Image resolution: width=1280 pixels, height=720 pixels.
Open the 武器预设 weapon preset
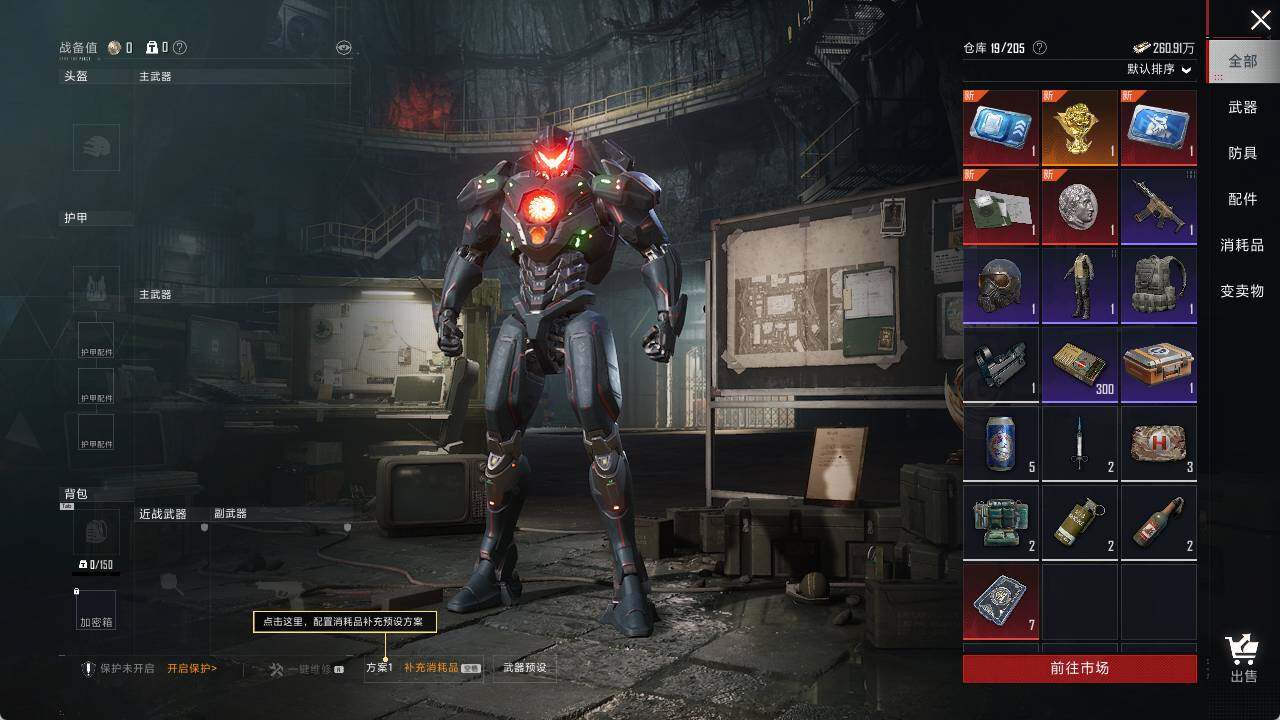tap(525, 668)
